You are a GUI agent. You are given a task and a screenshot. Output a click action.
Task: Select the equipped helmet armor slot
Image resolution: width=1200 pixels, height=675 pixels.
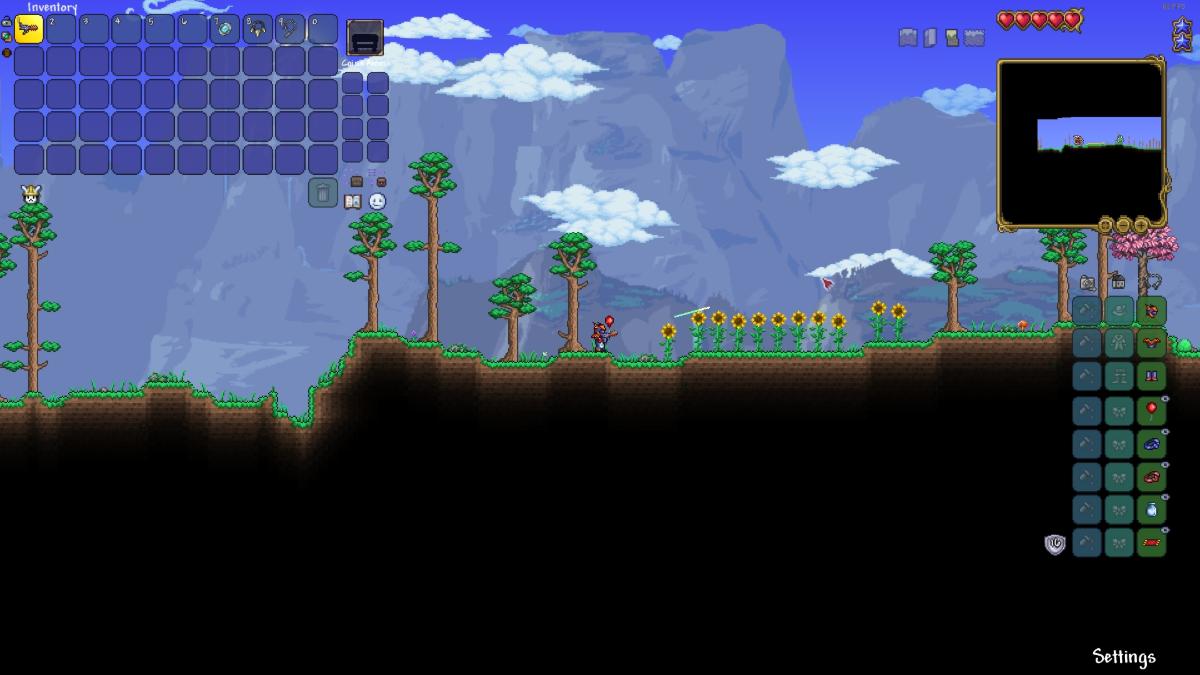[x=1151, y=311]
